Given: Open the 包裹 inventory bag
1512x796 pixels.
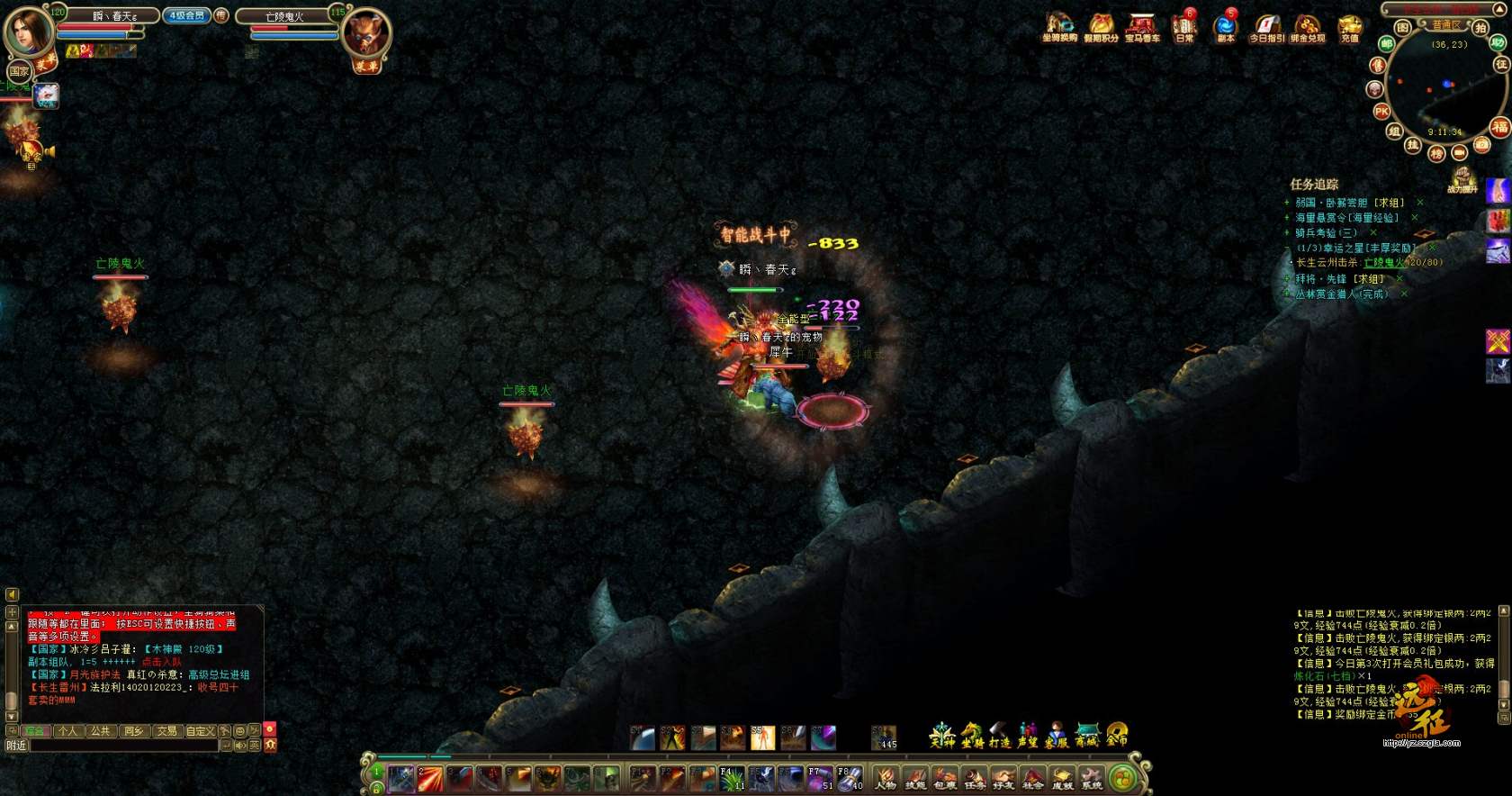Looking at the screenshot, I should click(x=945, y=778).
